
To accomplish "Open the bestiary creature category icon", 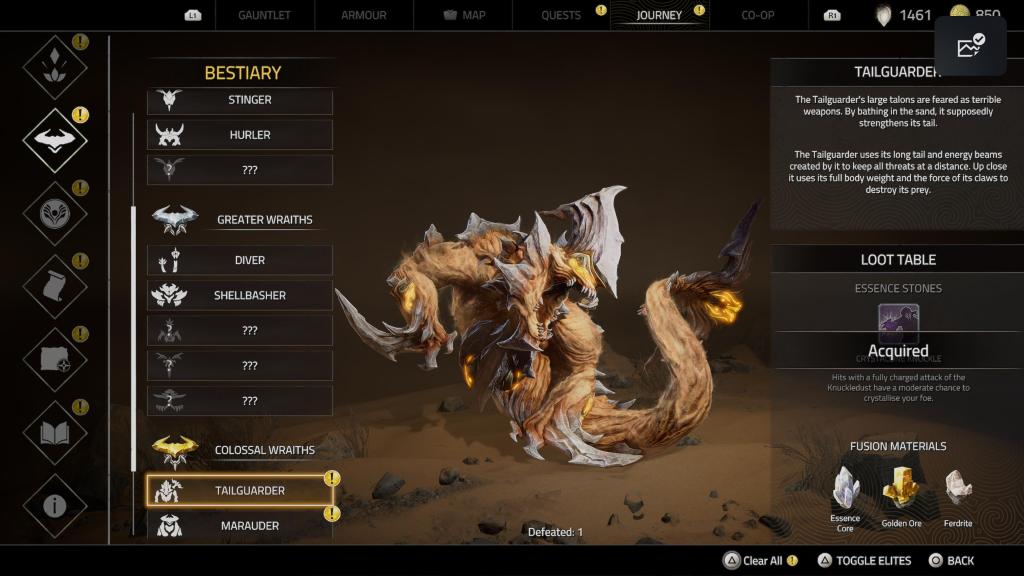I will coord(55,140).
